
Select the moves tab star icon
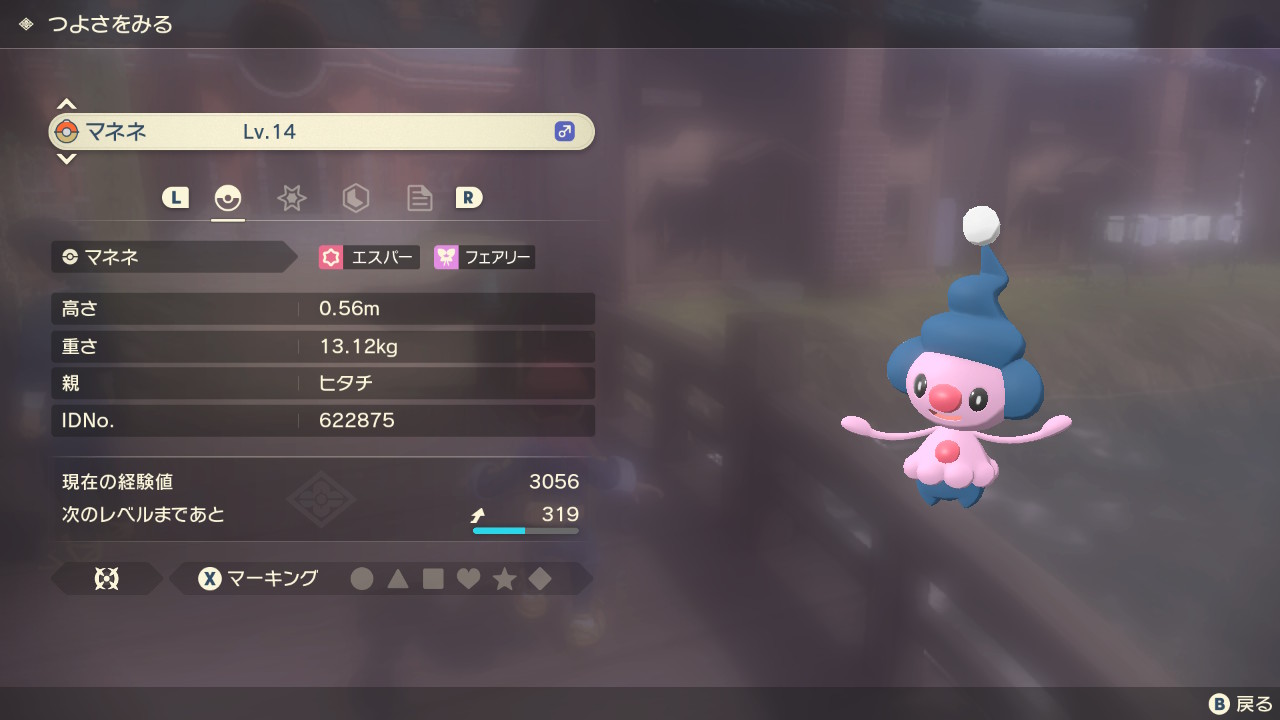tap(291, 198)
